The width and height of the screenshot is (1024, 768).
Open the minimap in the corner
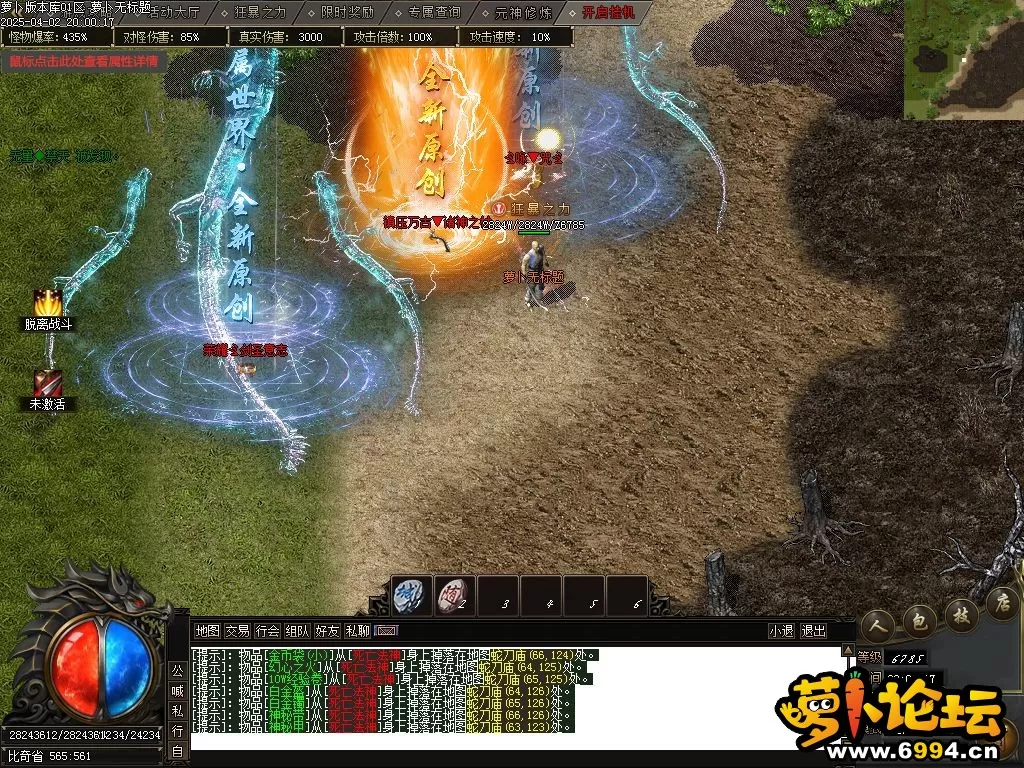[964, 60]
